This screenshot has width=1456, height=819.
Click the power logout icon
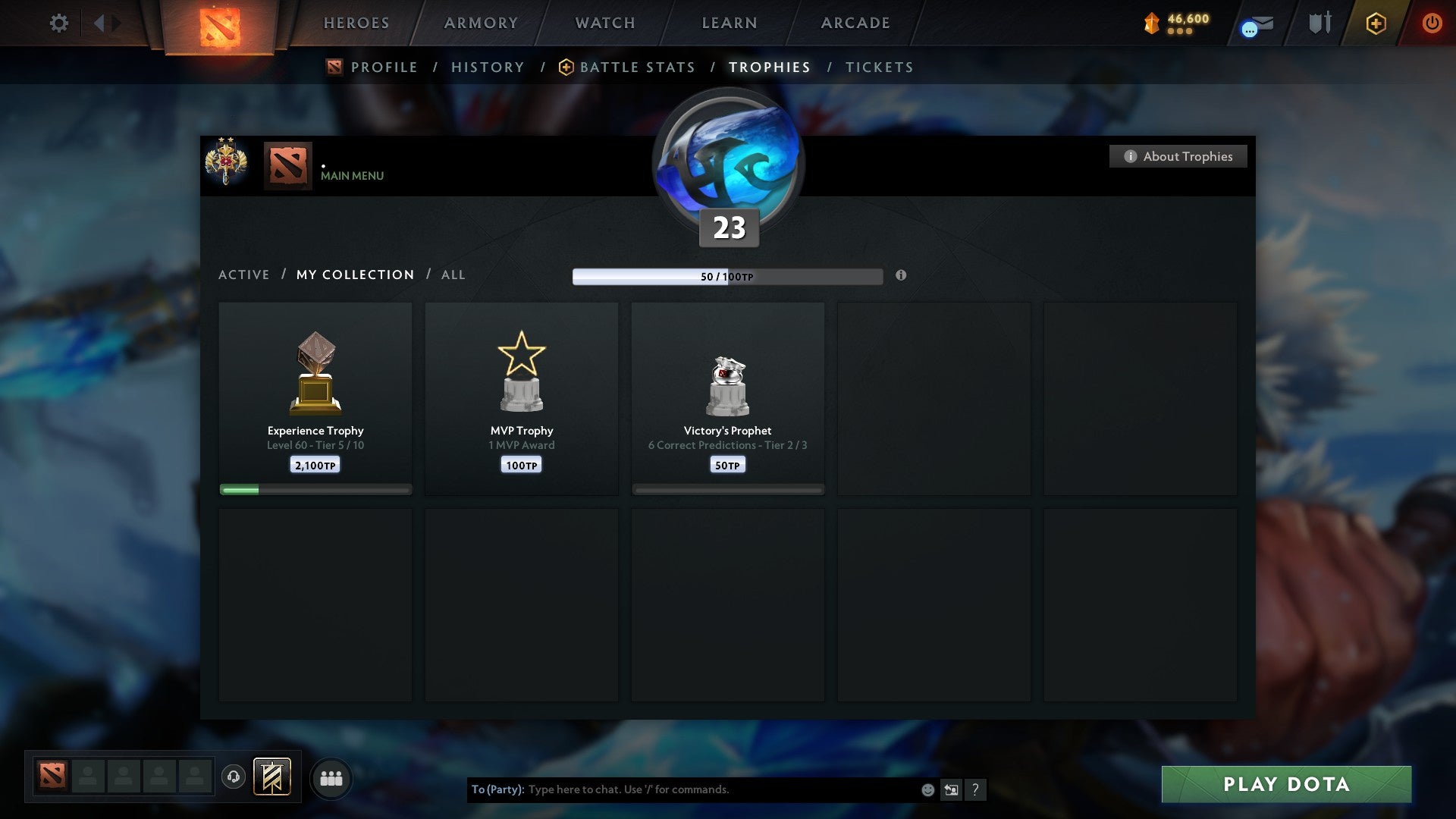click(1432, 23)
